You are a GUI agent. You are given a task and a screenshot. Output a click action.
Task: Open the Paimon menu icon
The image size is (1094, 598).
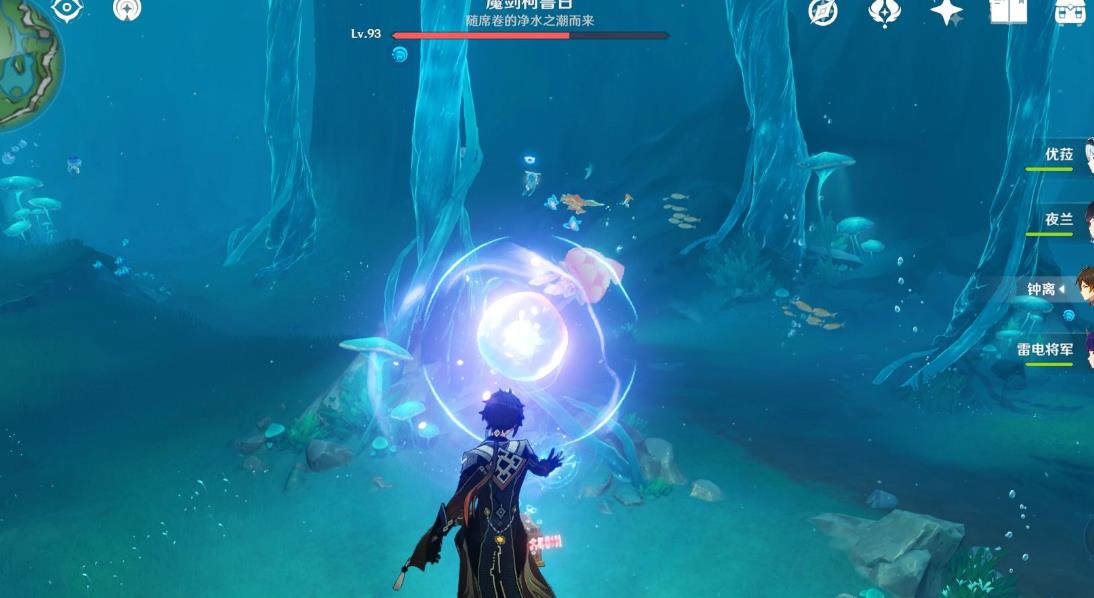click(x=127, y=9)
